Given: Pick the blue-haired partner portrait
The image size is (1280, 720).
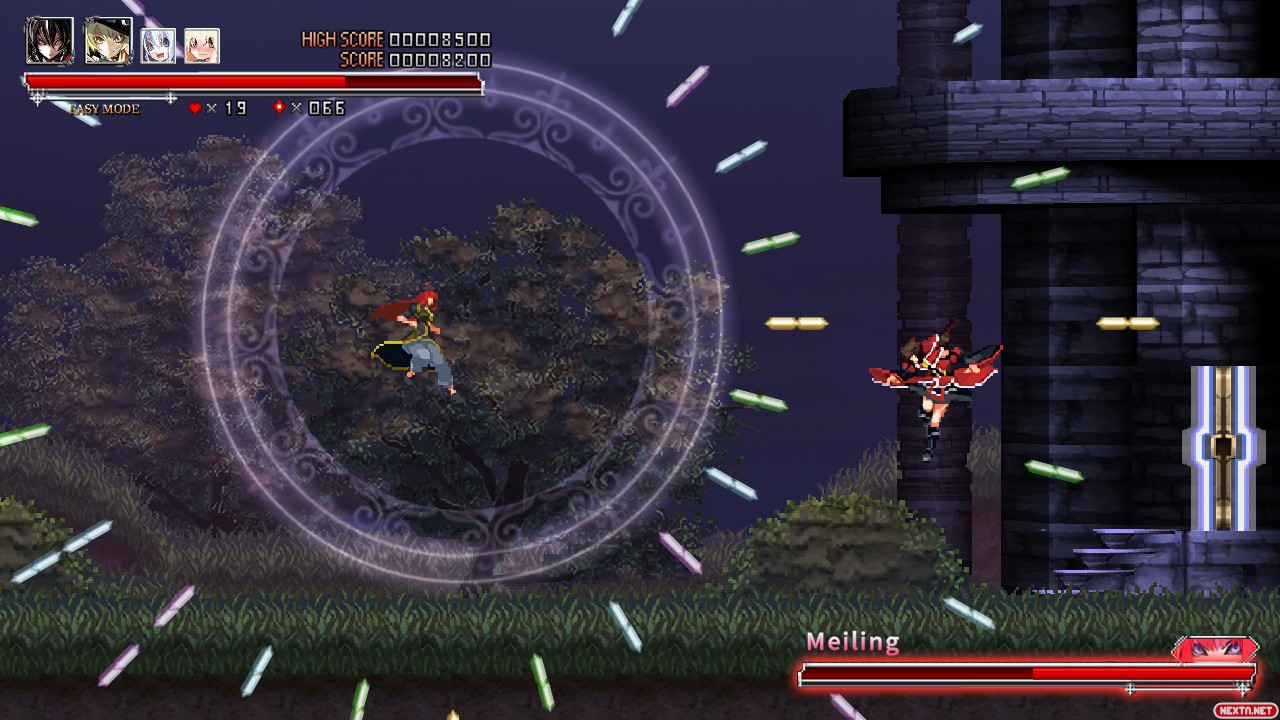Looking at the screenshot, I should tap(158, 46).
